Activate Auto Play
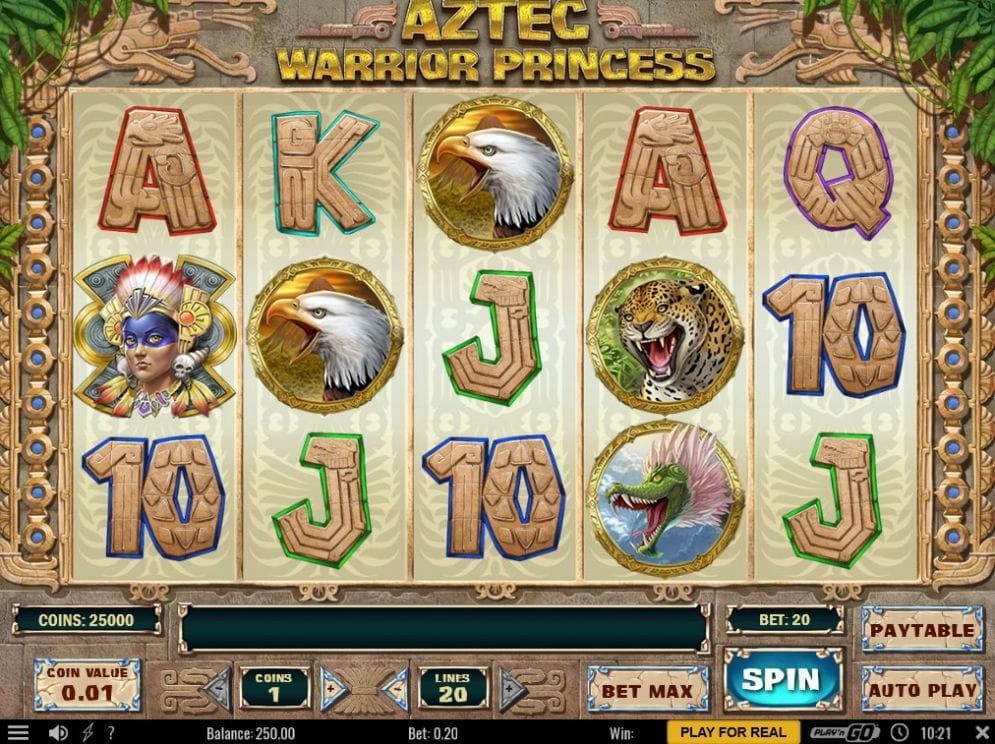This screenshot has height=744, width=995. tap(921, 689)
